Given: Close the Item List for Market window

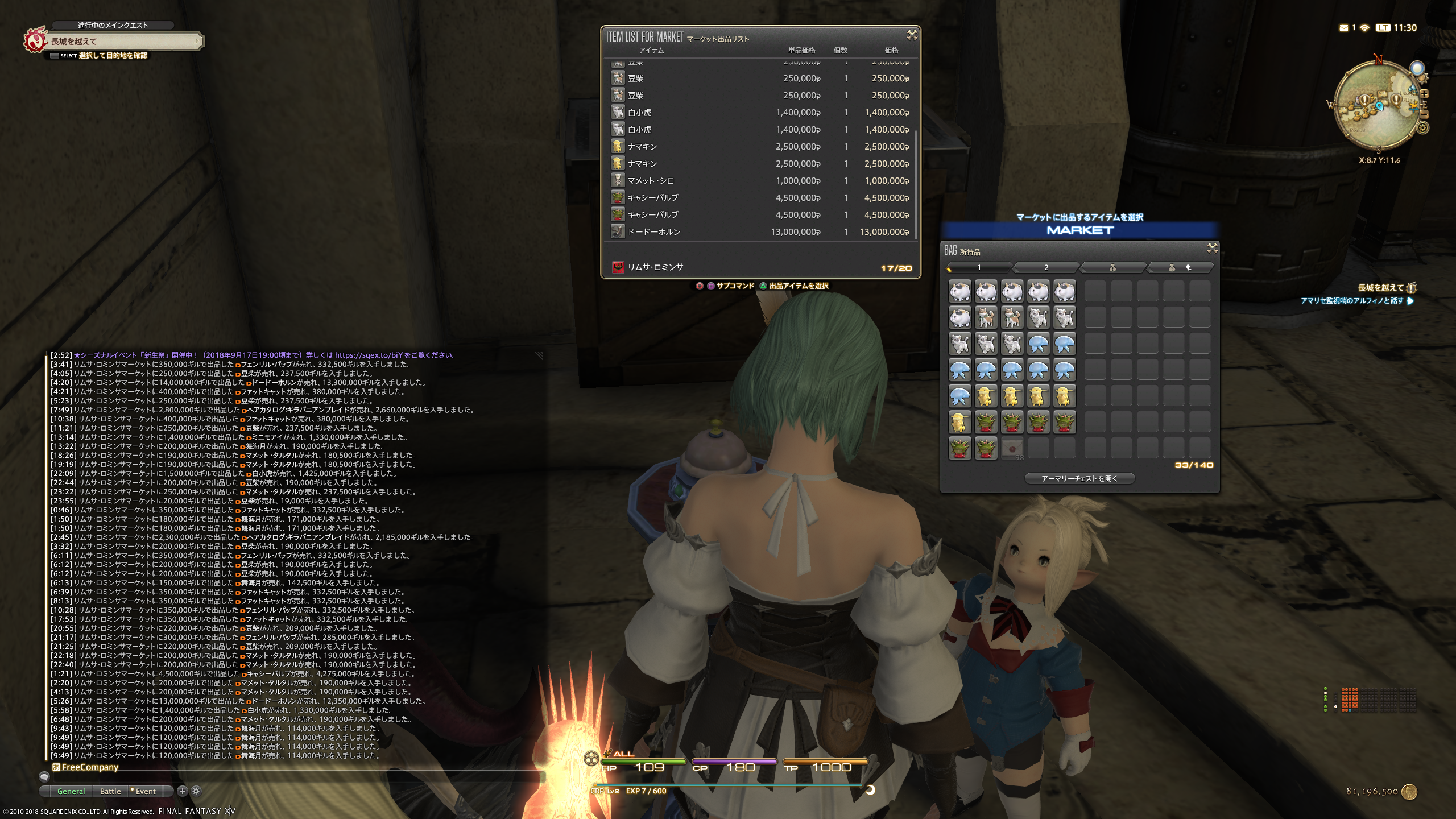Looking at the screenshot, I should pyautogui.click(x=912, y=35).
